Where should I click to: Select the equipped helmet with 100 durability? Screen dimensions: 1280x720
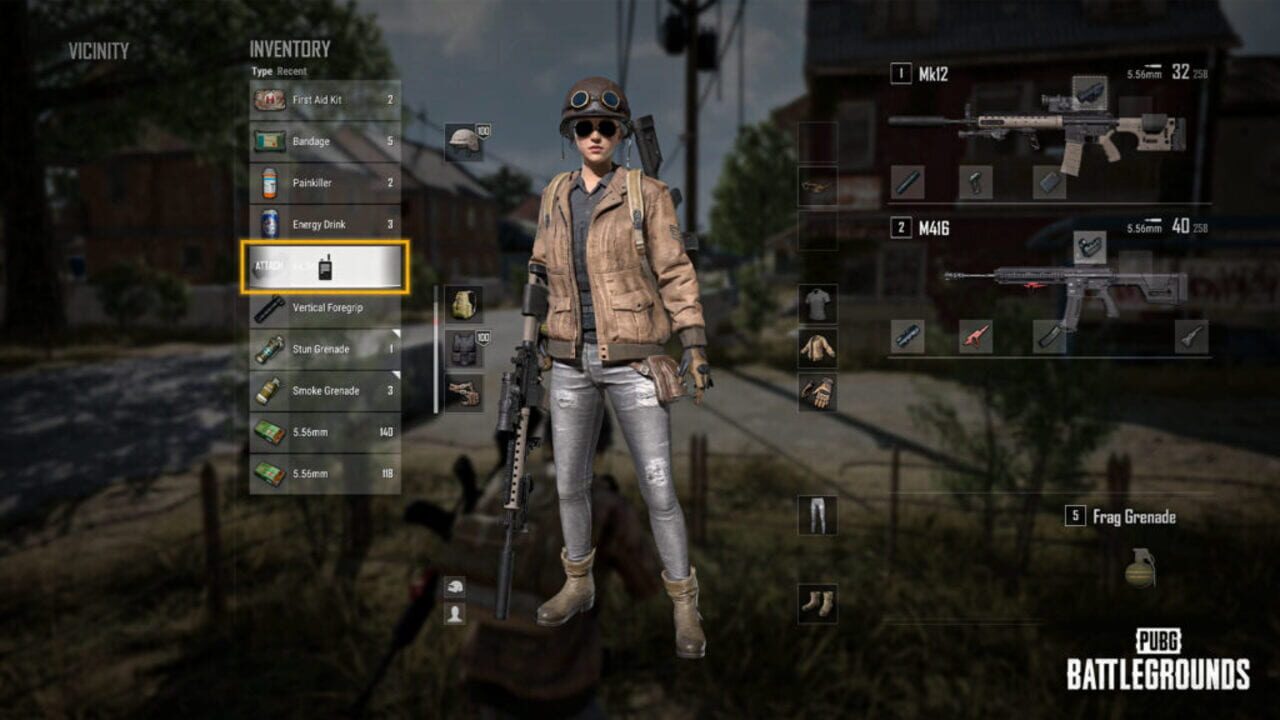point(461,137)
